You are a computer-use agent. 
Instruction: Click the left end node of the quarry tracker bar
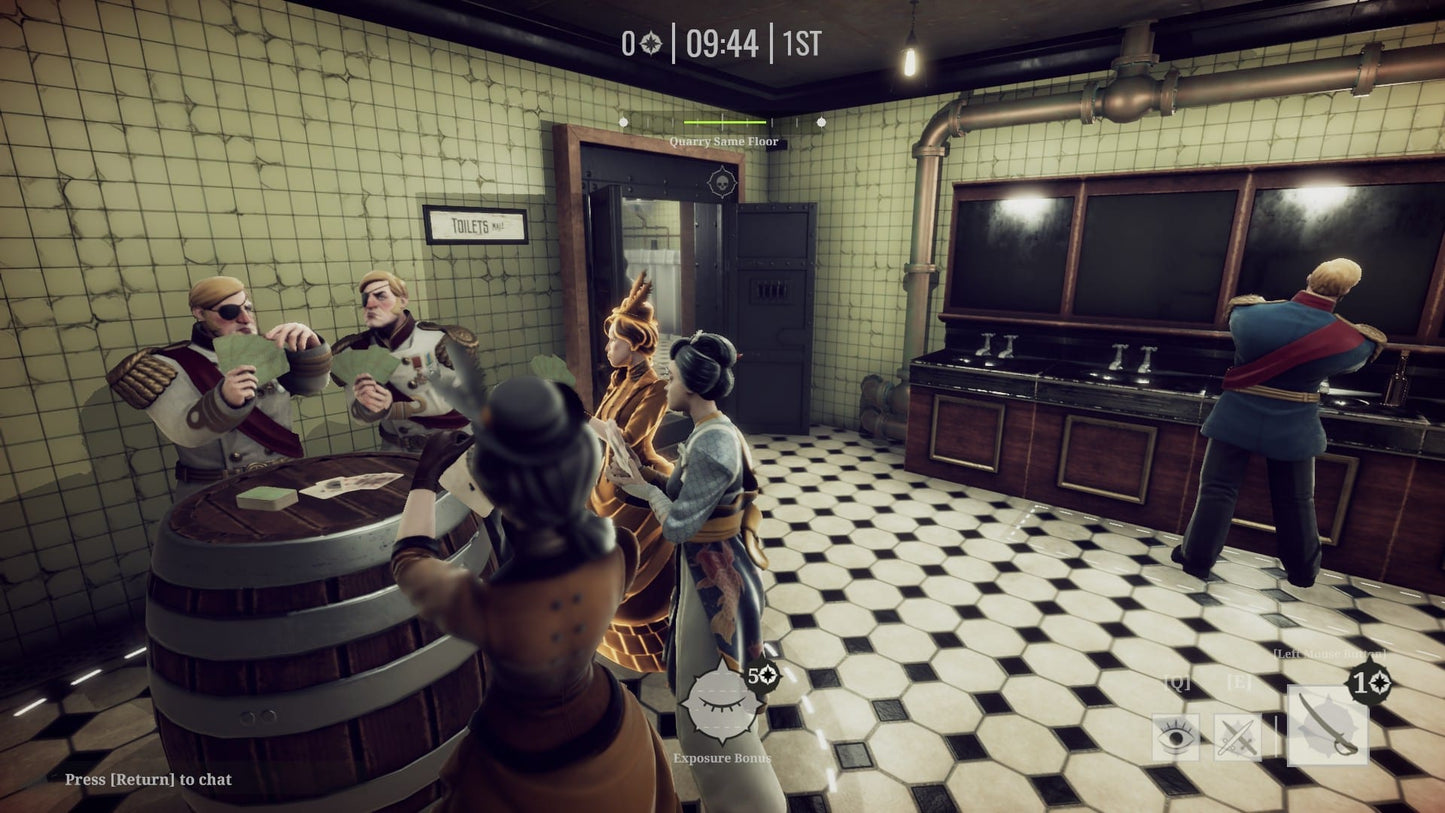coord(623,122)
